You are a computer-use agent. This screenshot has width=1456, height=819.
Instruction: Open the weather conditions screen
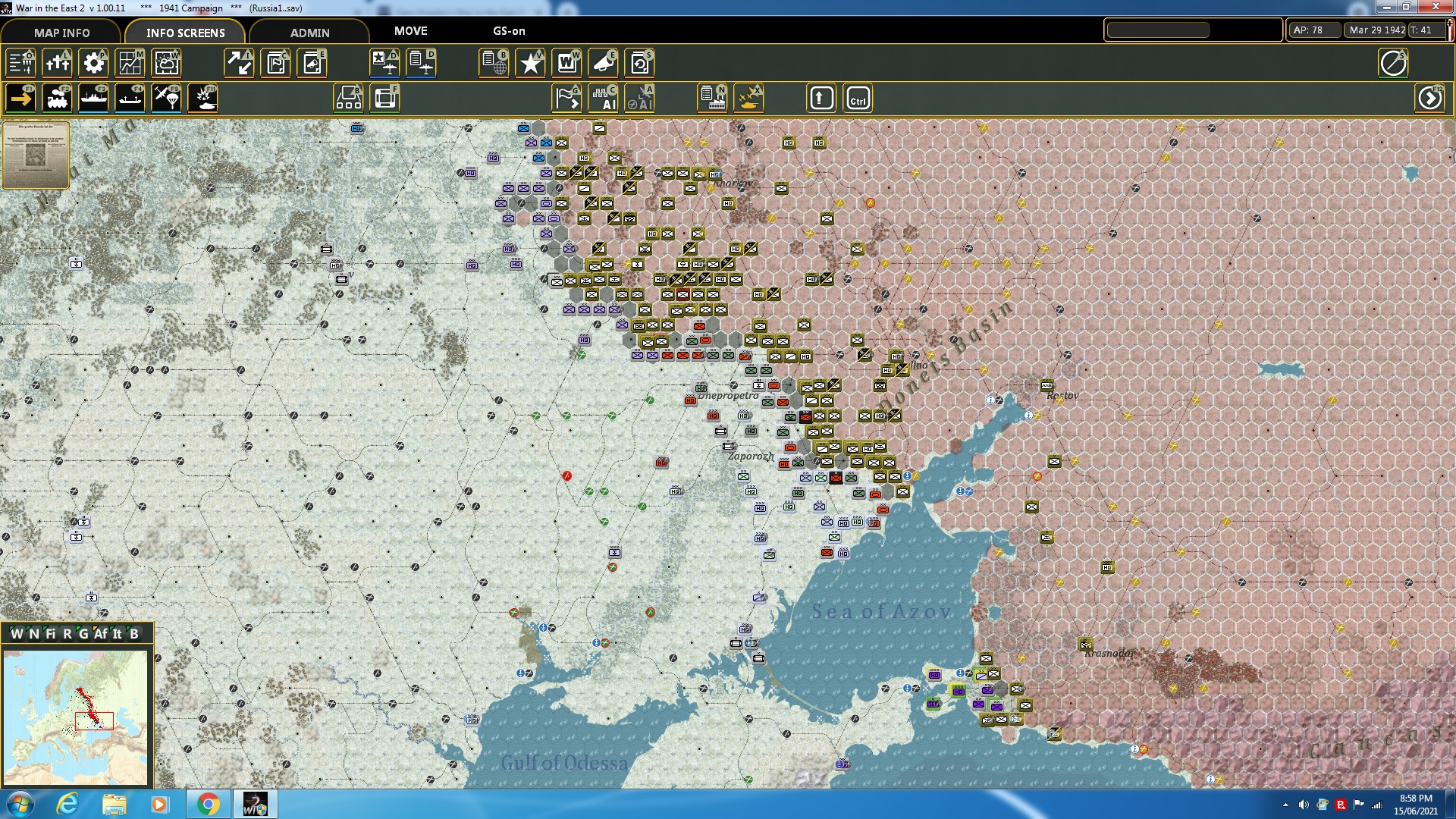166,63
